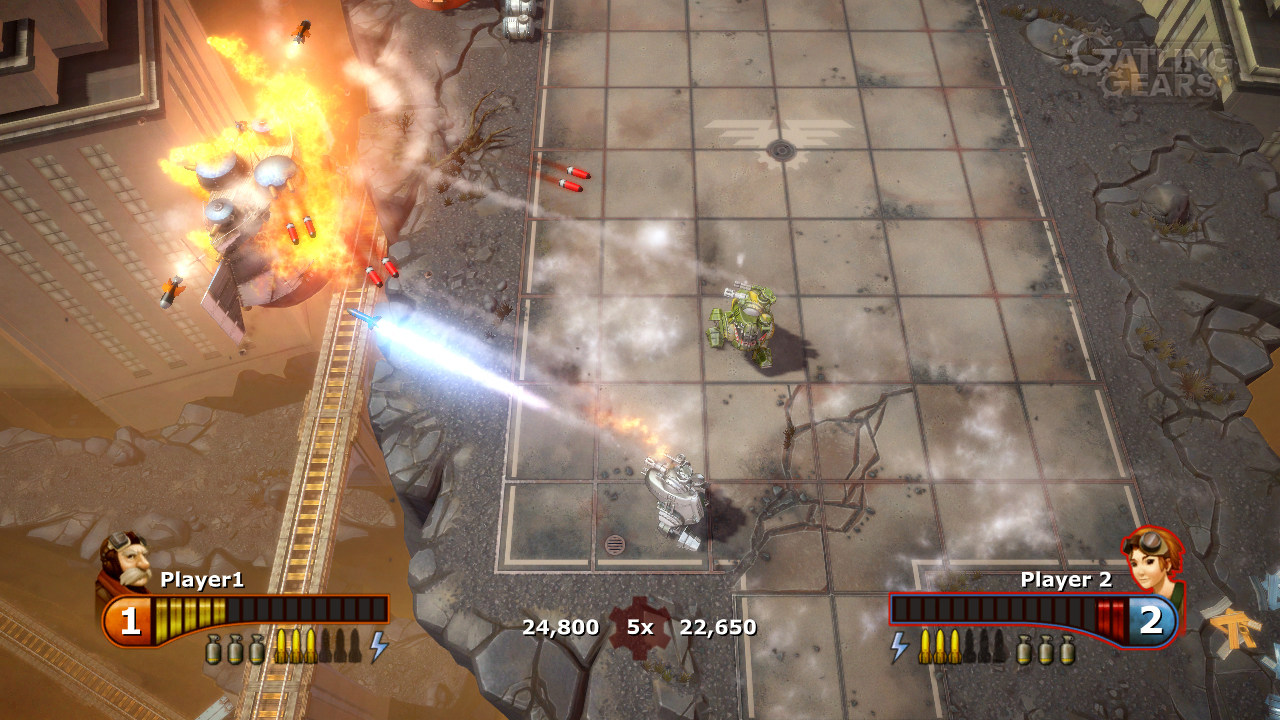The width and height of the screenshot is (1280, 720).
Task: Click the first yellow missile in Player1's inventory
Action: tap(282, 645)
